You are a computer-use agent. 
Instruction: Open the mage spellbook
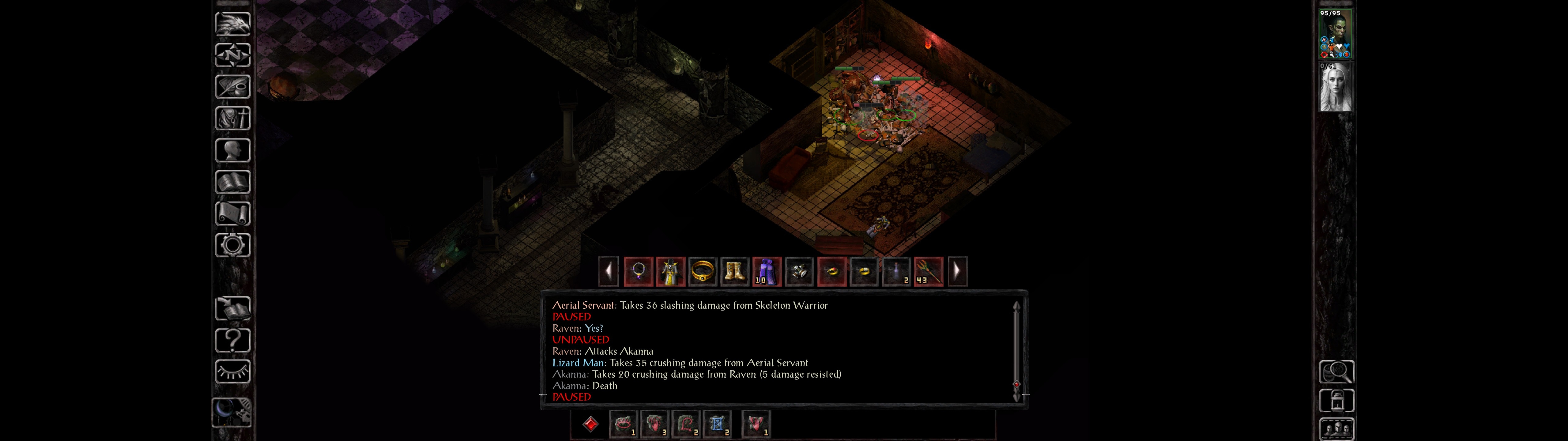[x=232, y=182]
